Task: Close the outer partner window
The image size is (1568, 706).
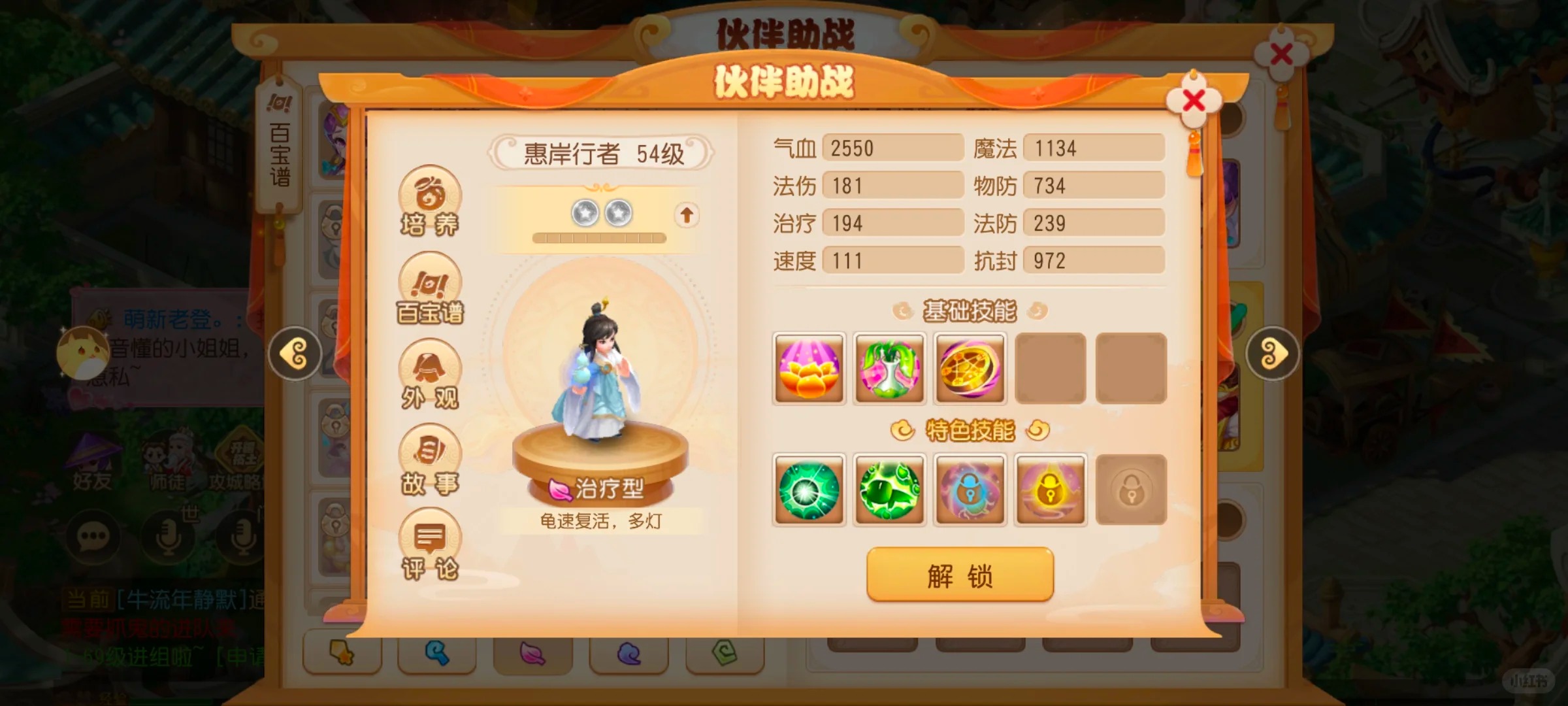Action: [x=1281, y=55]
